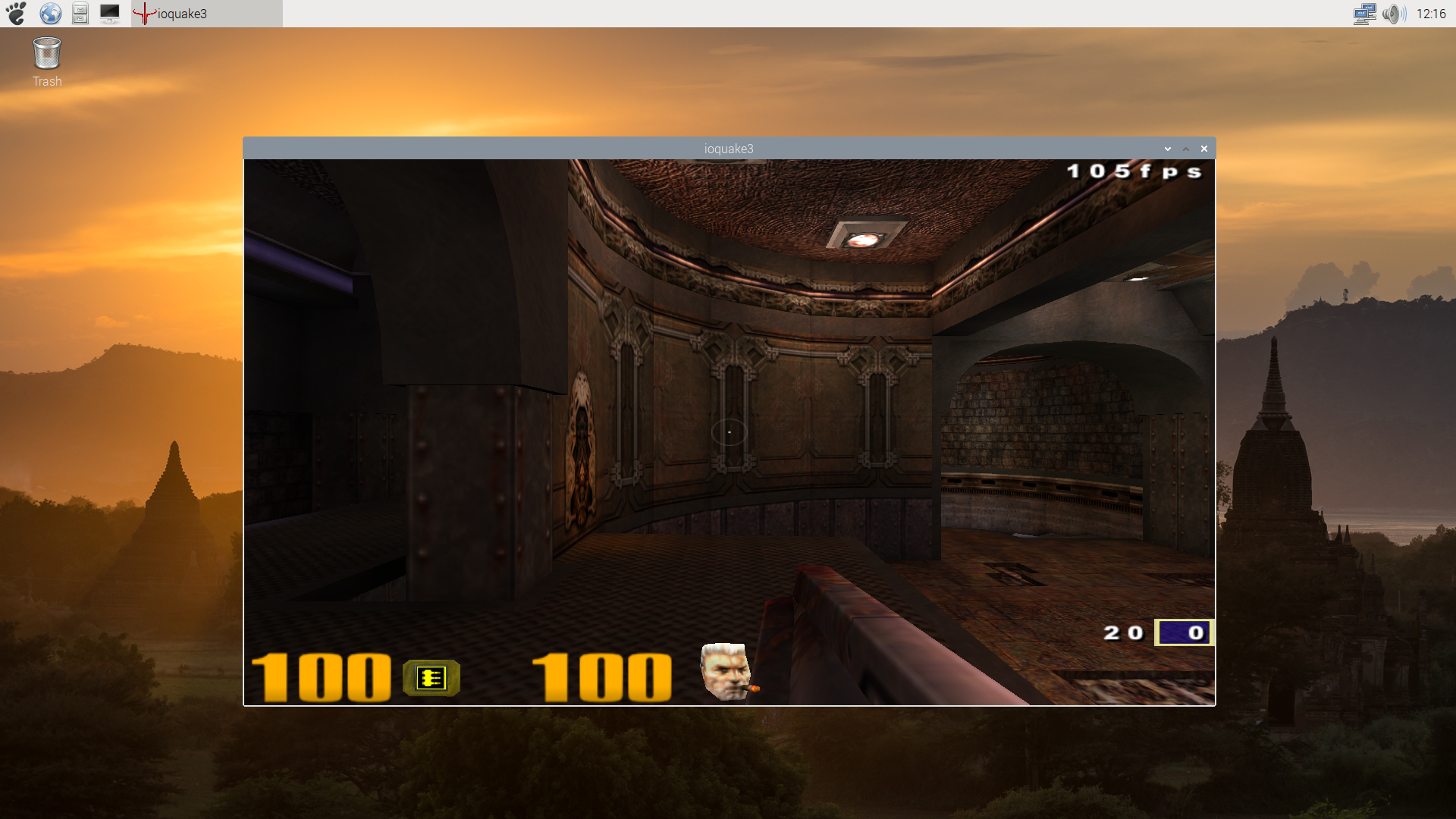Click the ammo count box showing 0
This screenshot has height=819, width=1456.
1183,632
